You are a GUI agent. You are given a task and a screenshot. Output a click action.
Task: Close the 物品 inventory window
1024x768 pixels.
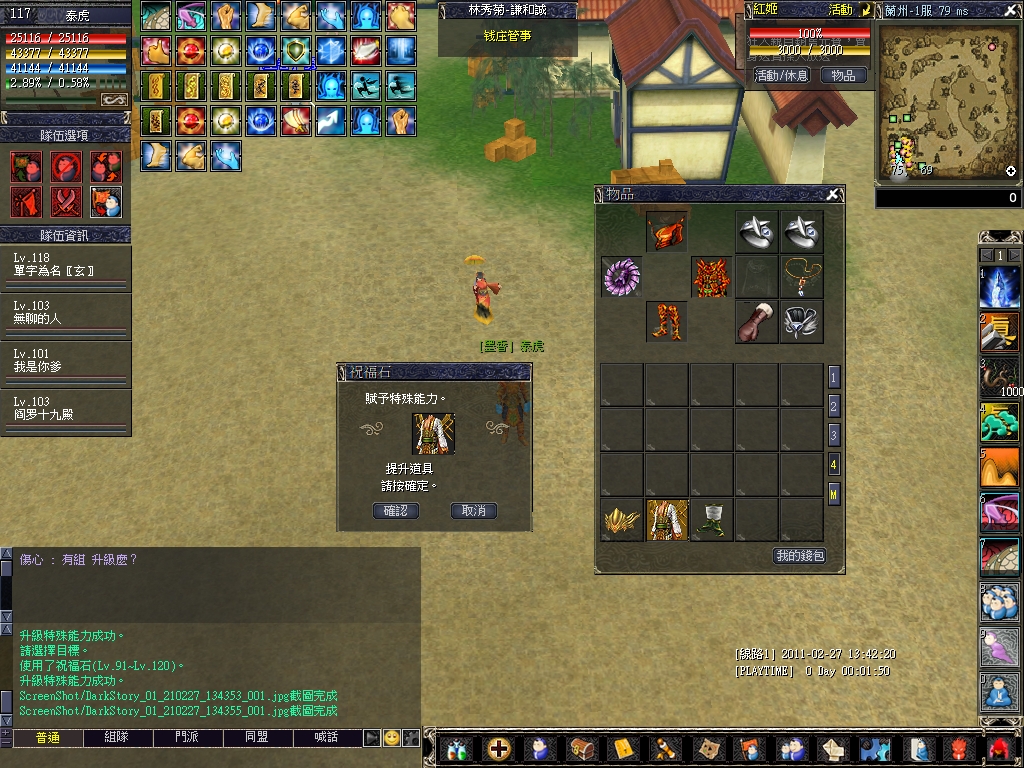pos(833,194)
